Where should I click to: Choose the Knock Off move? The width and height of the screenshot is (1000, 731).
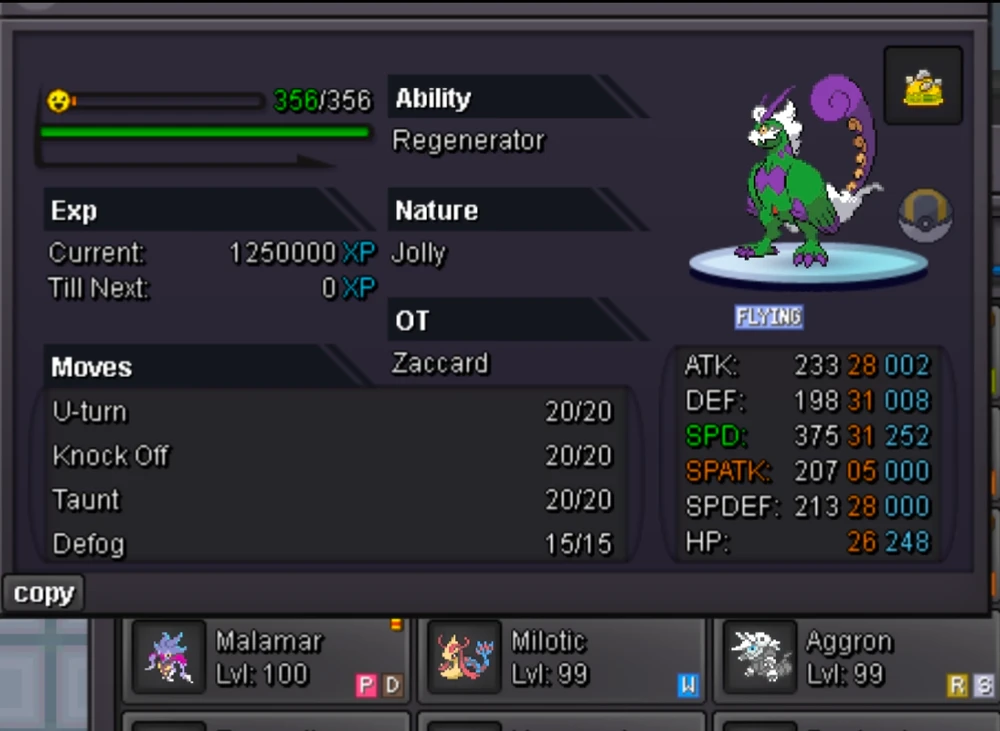[332, 456]
